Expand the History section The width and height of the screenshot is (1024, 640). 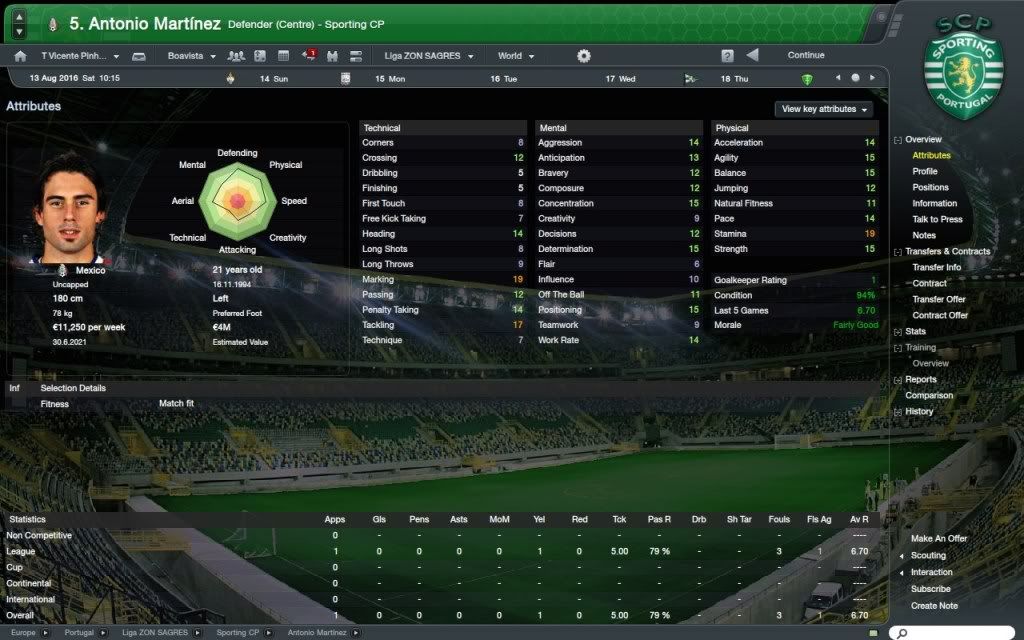point(919,412)
